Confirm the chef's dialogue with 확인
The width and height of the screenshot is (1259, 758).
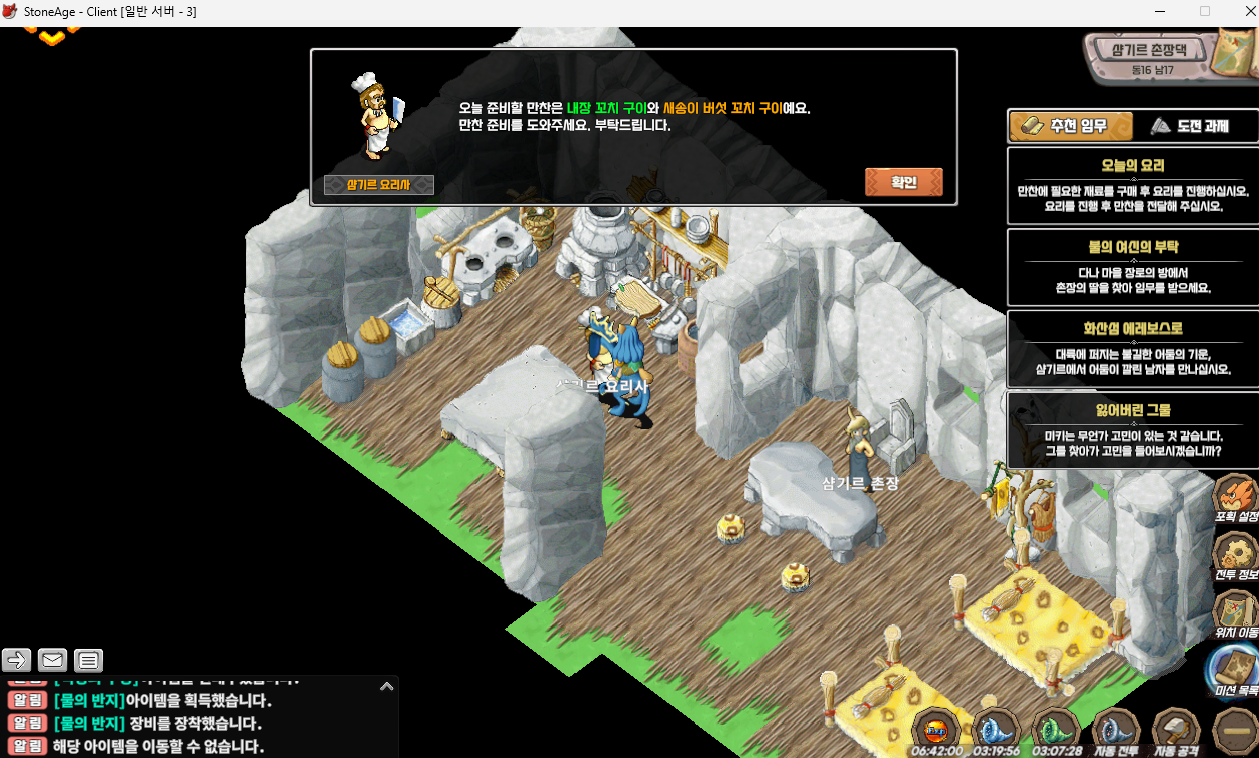[903, 182]
